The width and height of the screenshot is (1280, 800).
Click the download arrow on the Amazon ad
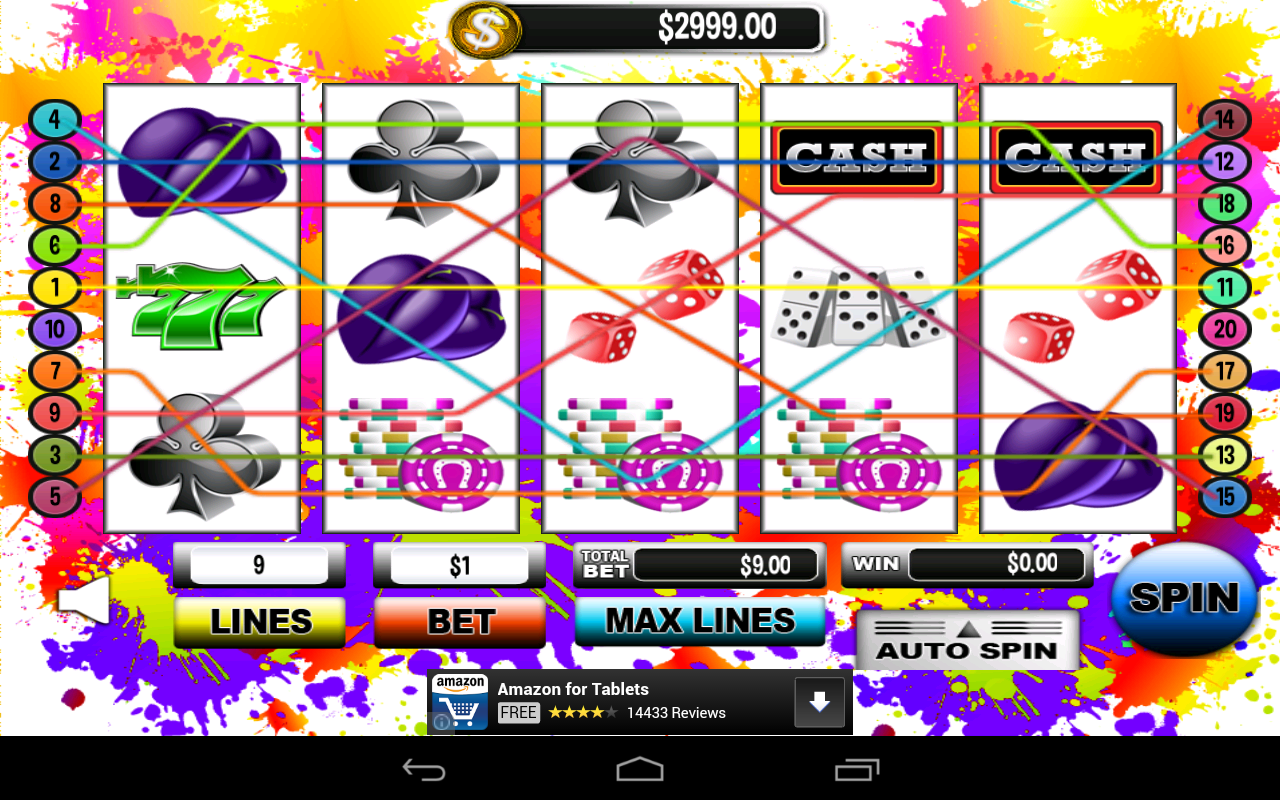coord(820,701)
